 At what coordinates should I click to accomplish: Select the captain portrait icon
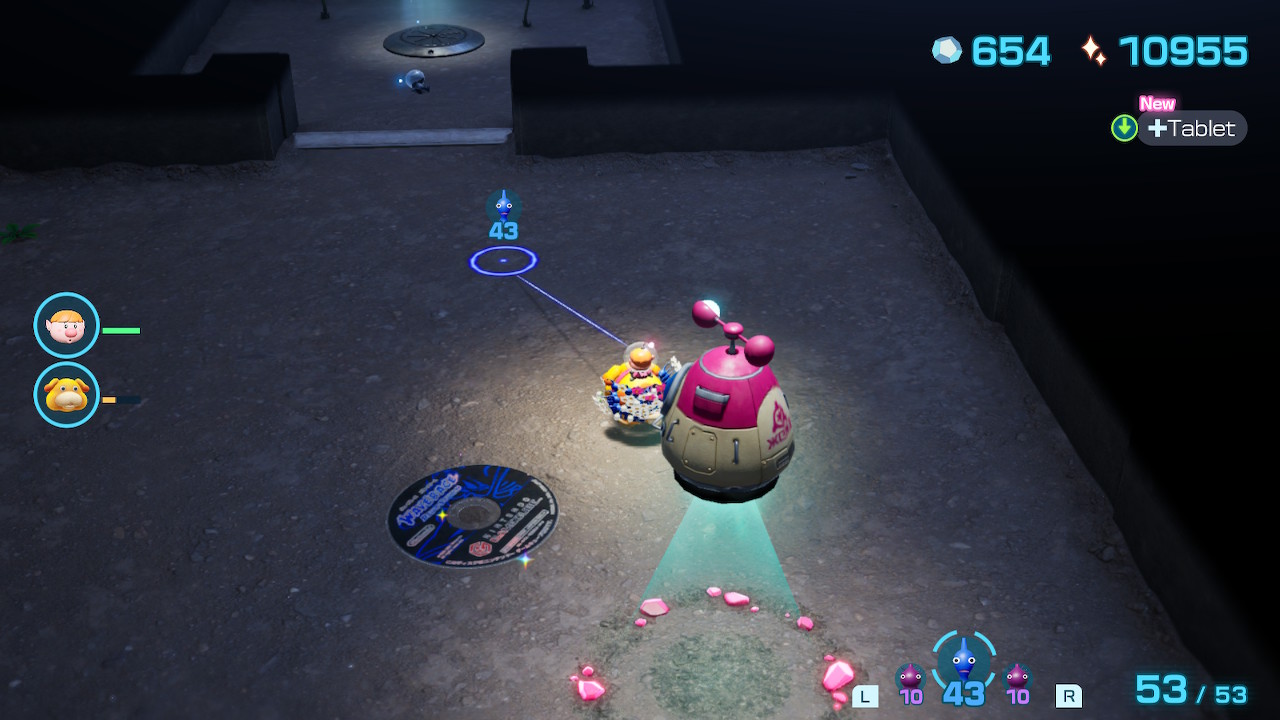[x=67, y=325]
